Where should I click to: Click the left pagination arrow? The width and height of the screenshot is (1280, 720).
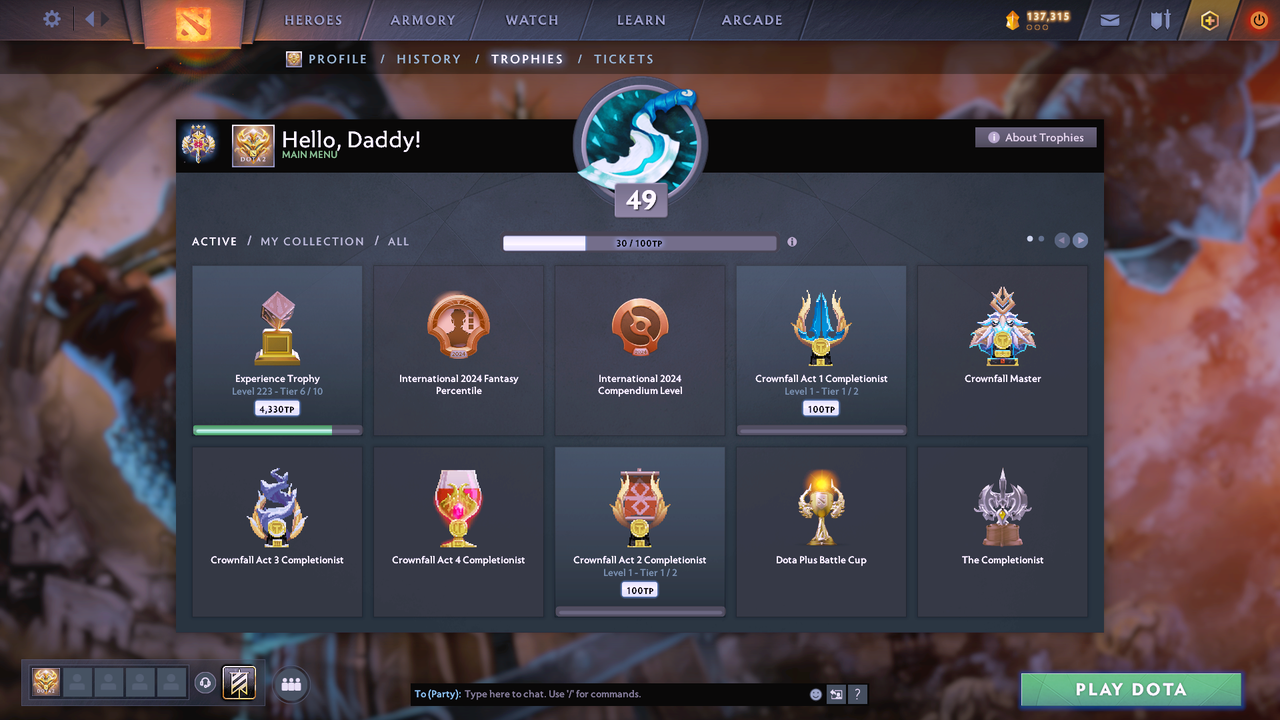click(1062, 240)
